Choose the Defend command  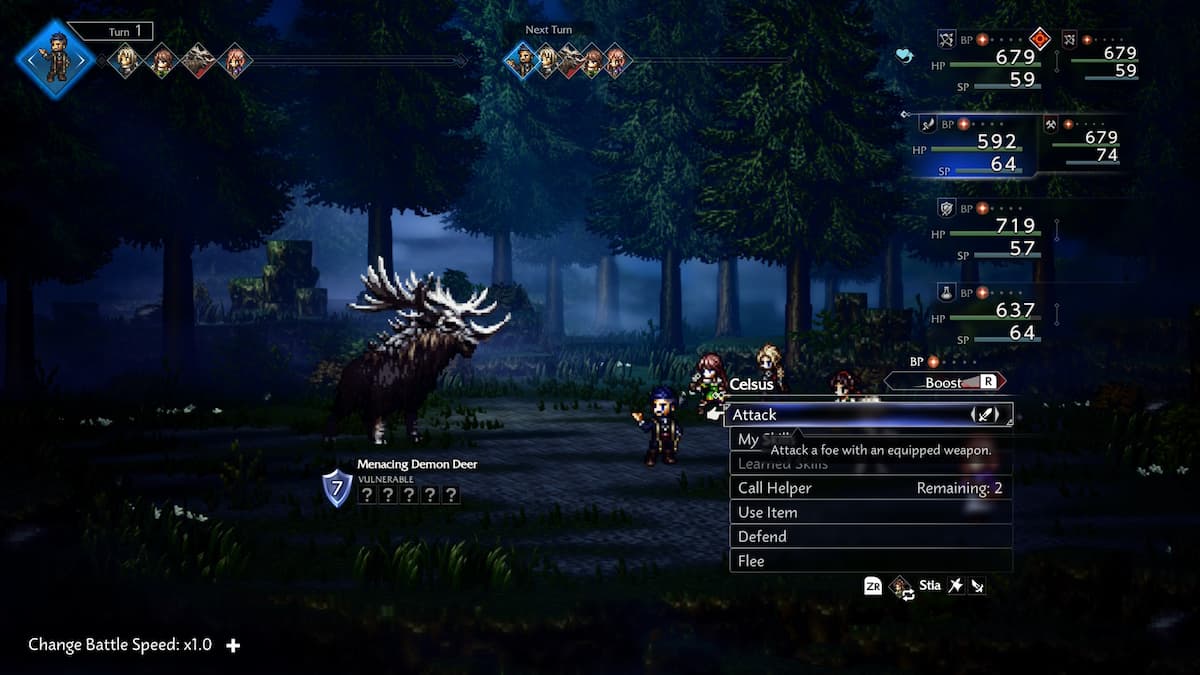pos(868,537)
